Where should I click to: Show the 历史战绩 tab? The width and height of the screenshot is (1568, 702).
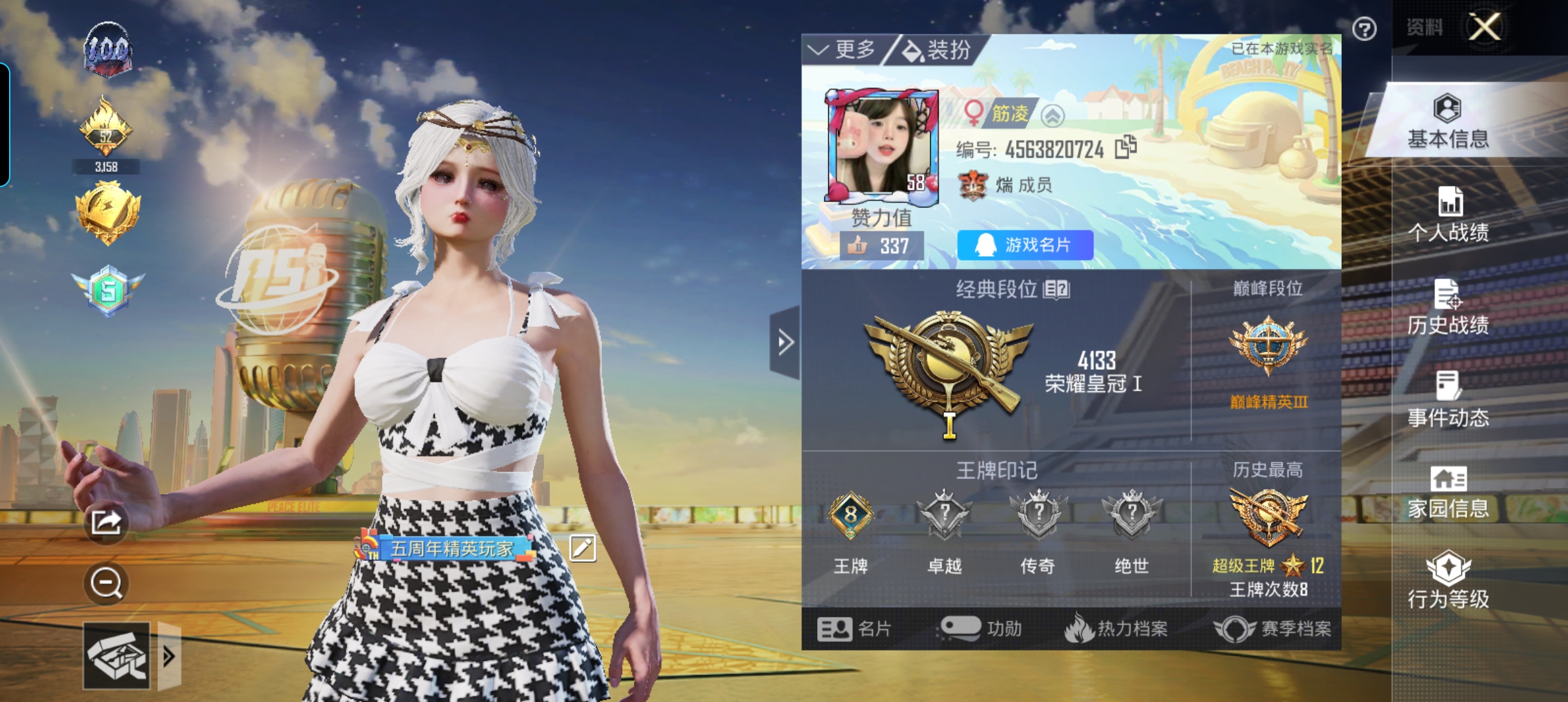[x=1448, y=307]
